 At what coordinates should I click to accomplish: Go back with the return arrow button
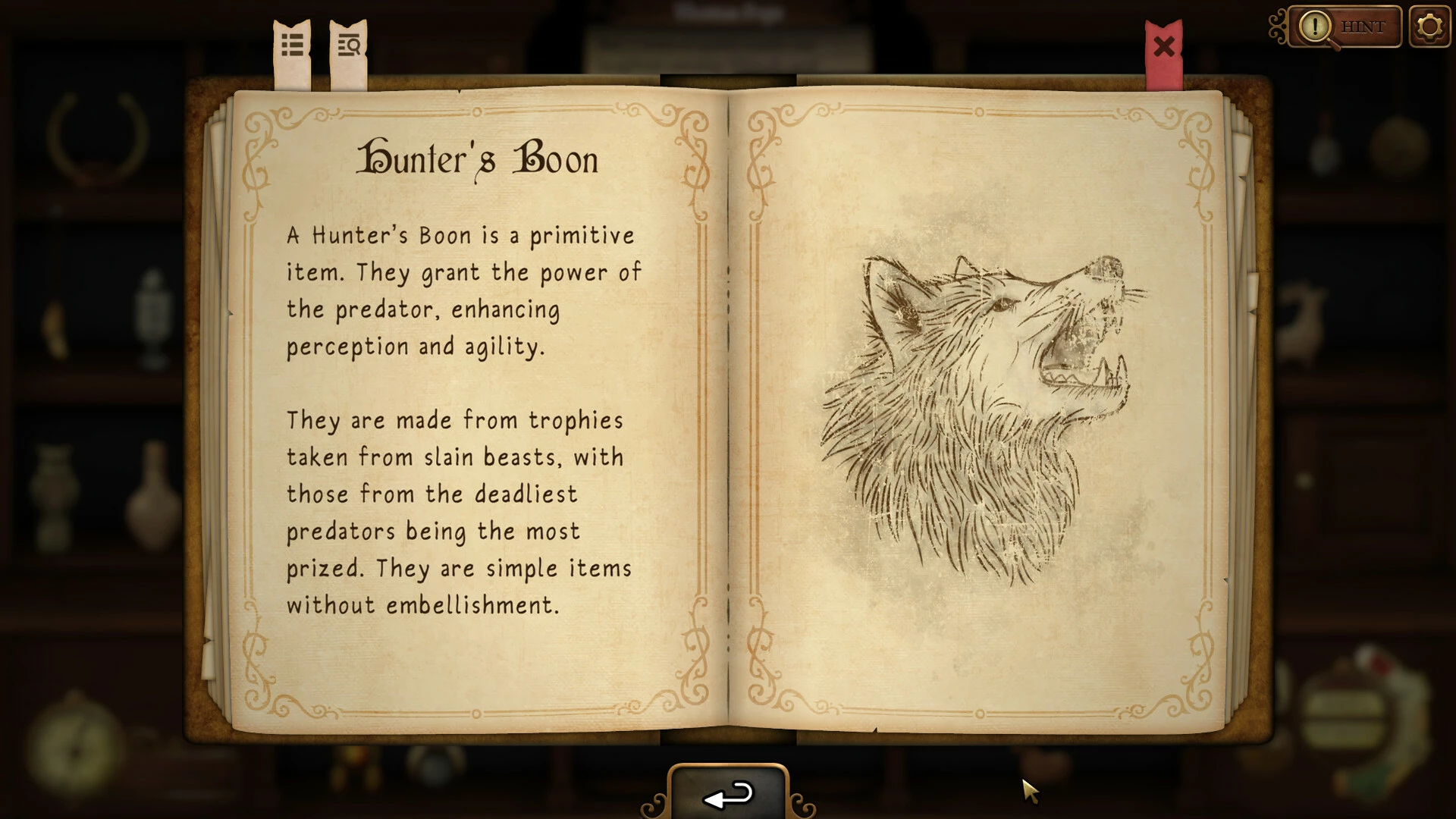click(x=728, y=795)
